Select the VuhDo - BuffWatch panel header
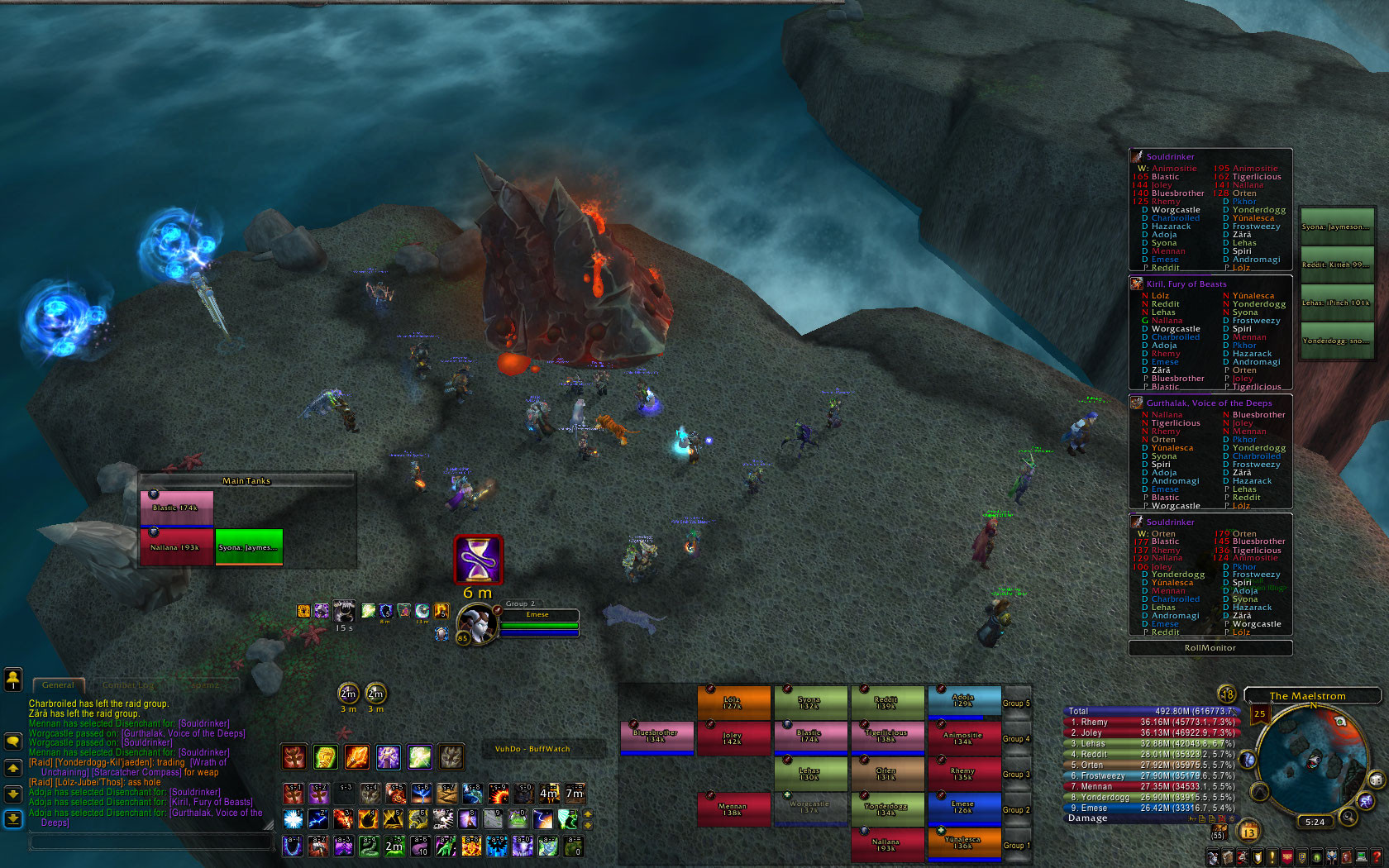Viewport: 1389px width, 868px height. [532, 749]
